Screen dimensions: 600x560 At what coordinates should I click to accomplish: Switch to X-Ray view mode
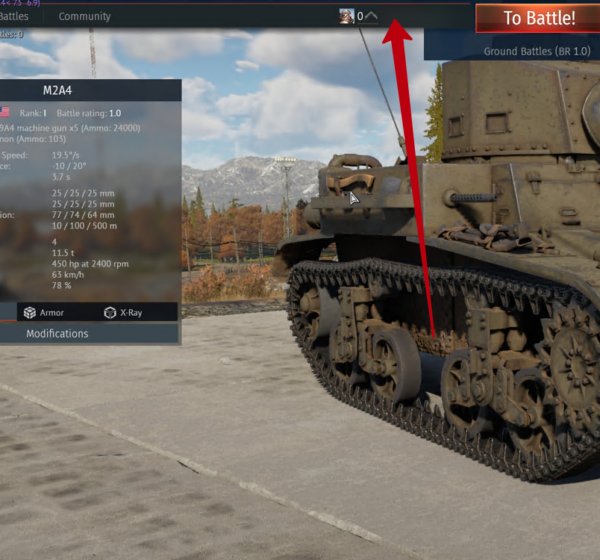coord(123,312)
